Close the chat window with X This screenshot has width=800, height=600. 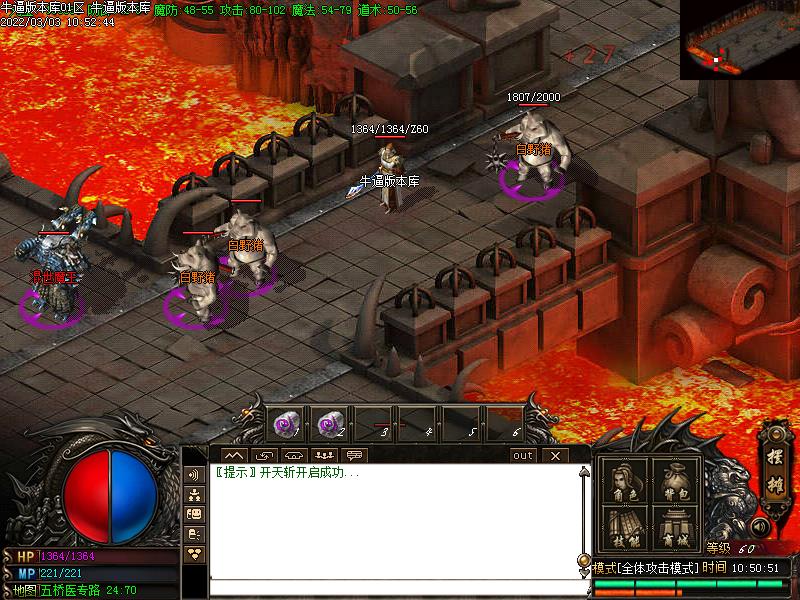pyautogui.click(x=555, y=456)
